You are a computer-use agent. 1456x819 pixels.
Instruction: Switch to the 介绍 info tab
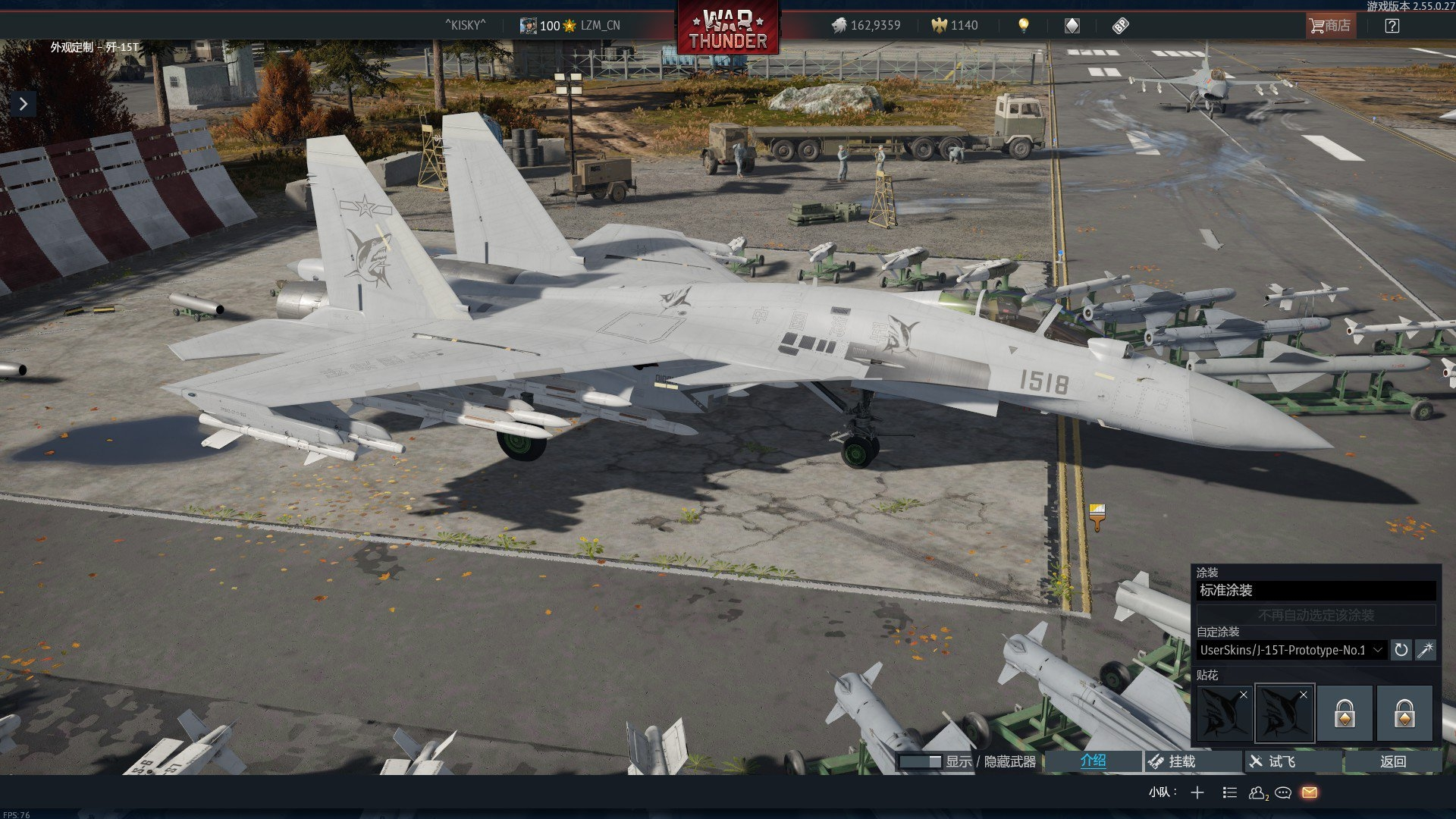coord(1093,761)
